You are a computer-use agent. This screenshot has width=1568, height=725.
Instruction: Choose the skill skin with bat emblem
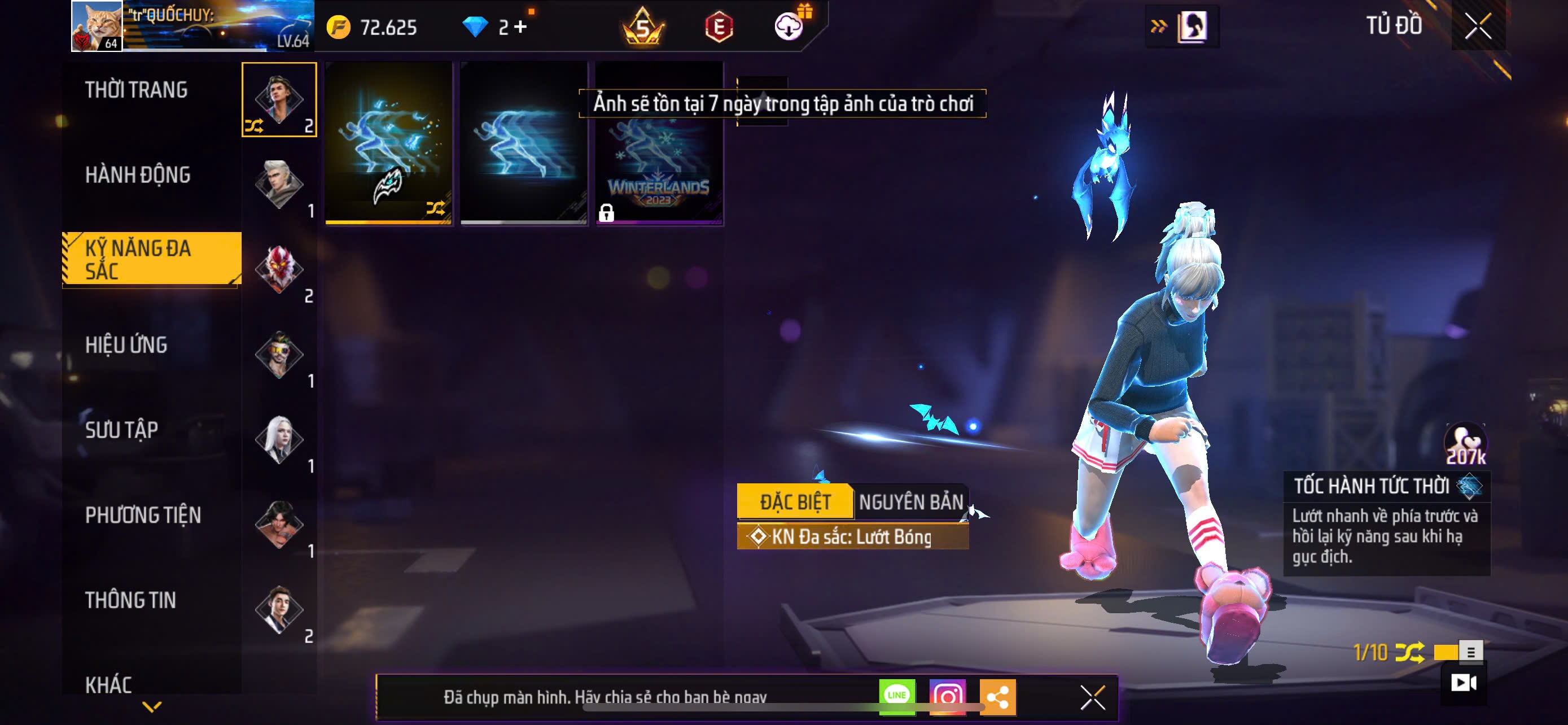coord(389,143)
